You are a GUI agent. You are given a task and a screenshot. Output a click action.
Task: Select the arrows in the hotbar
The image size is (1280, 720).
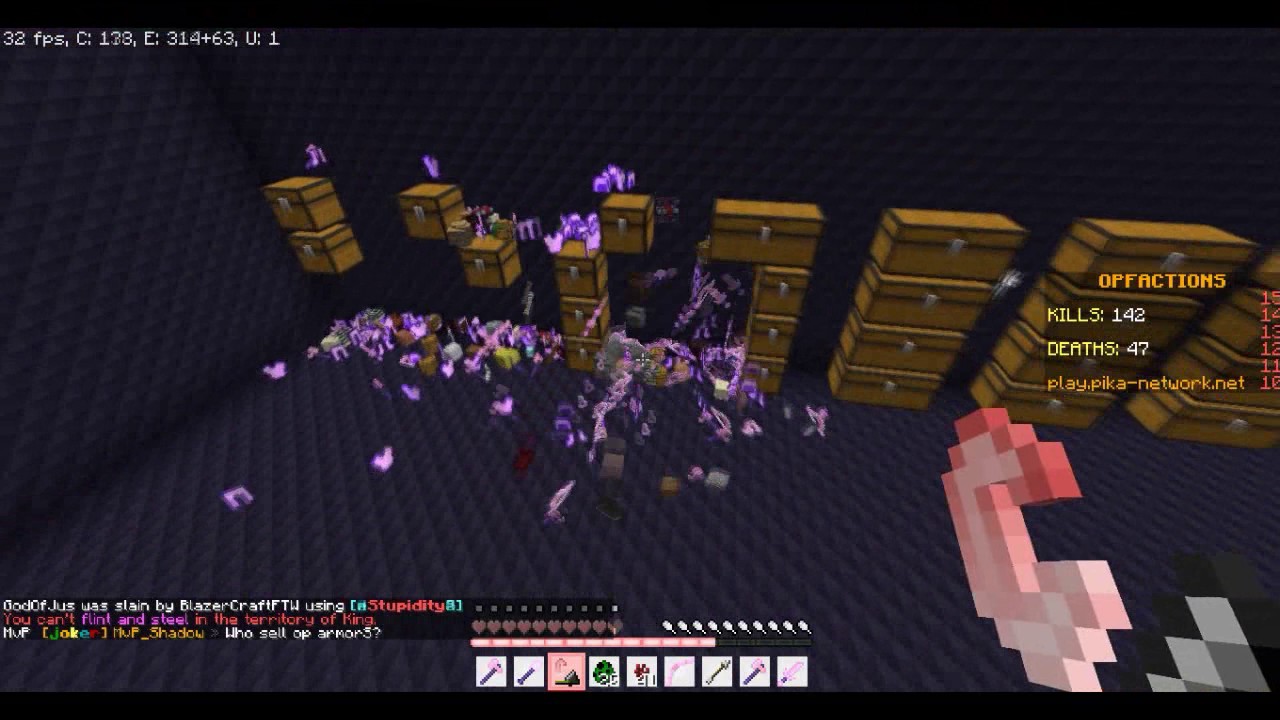click(x=718, y=672)
